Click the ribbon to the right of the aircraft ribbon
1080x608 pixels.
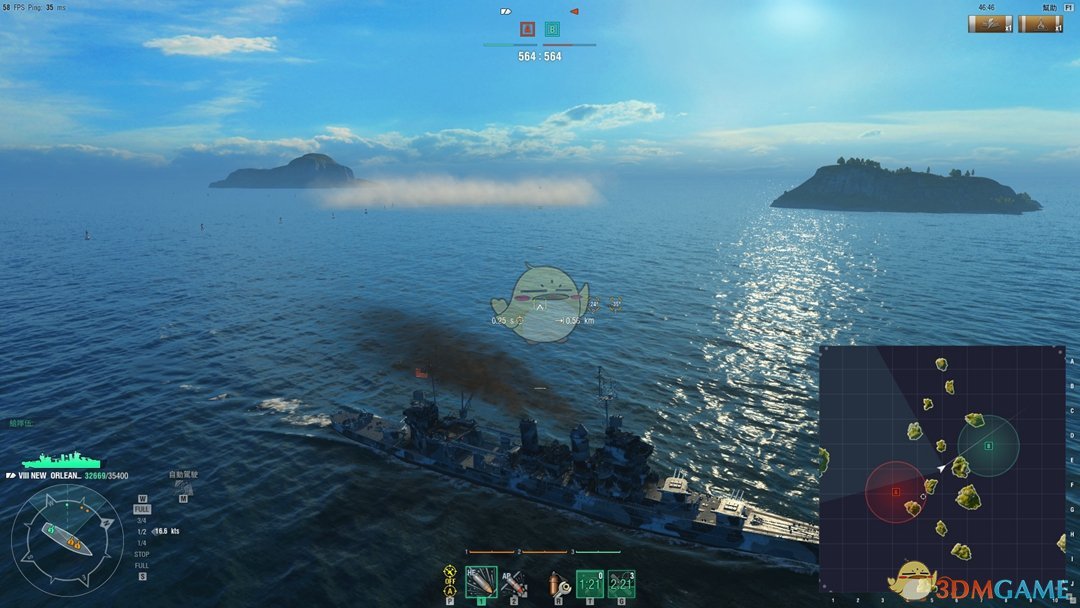(1040, 24)
